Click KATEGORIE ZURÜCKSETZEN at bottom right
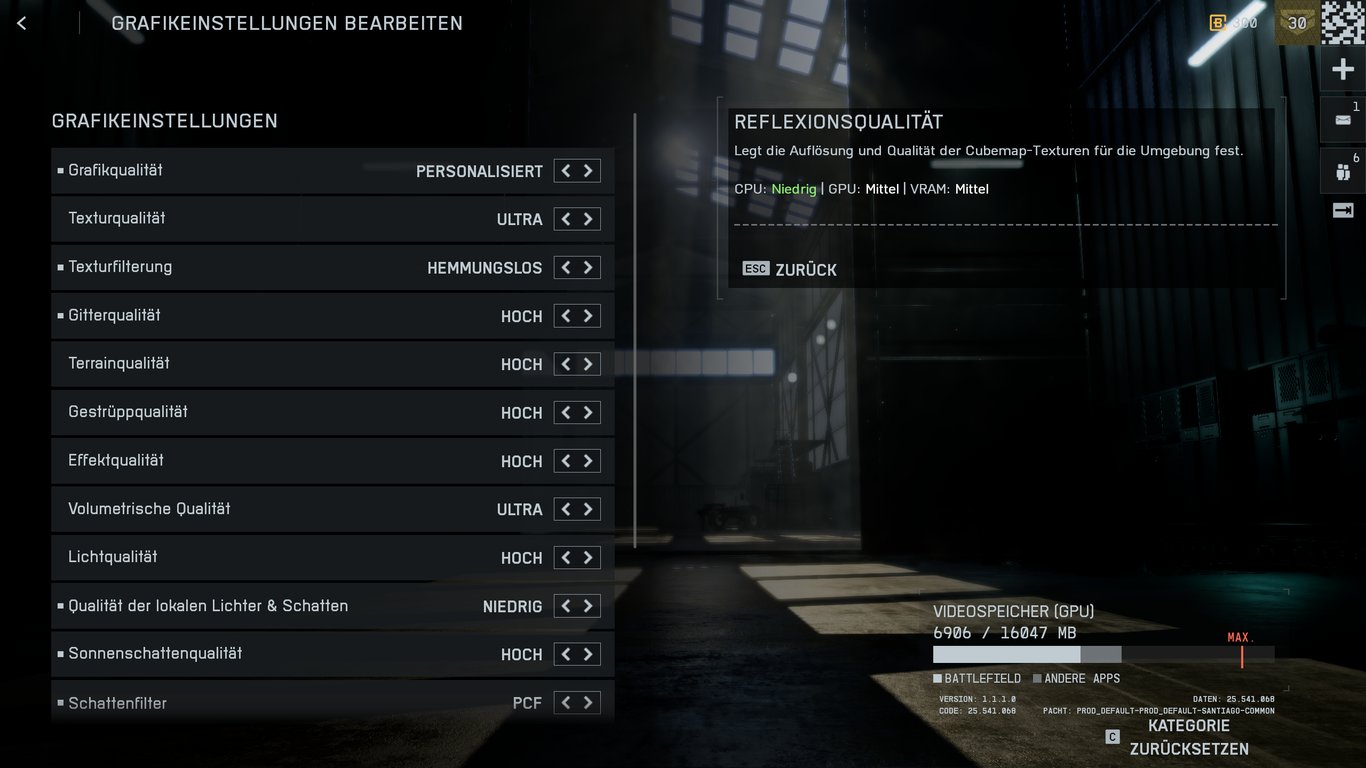The width and height of the screenshot is (1366, 768). coord(1188,737)
